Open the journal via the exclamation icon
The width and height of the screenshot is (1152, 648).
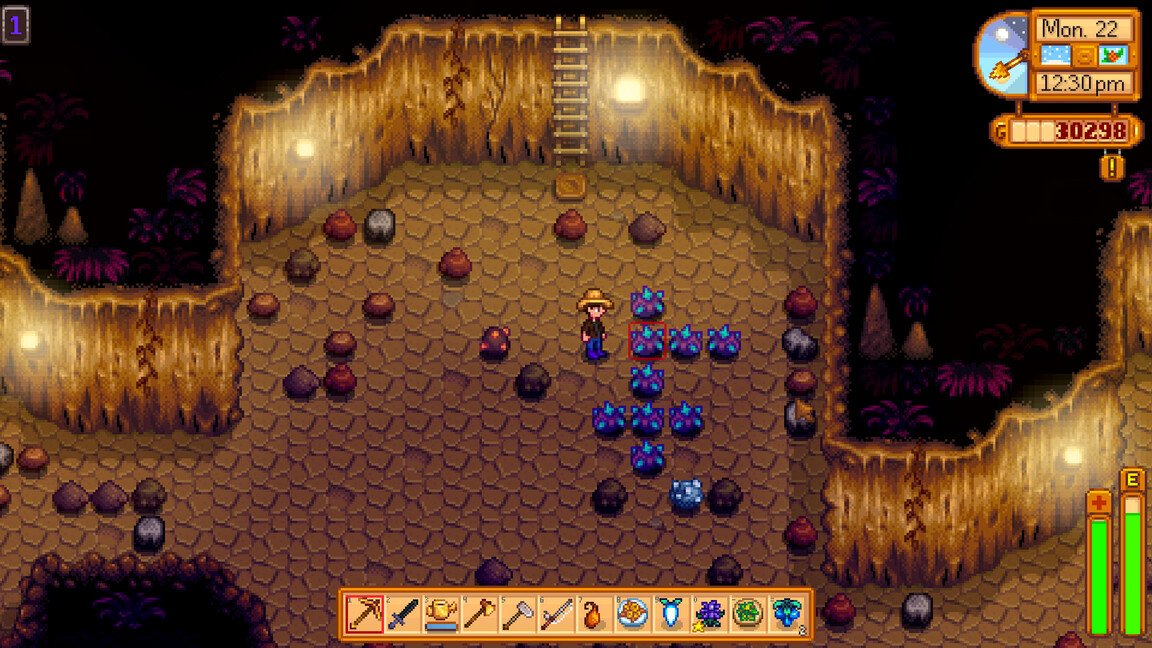point(1112,165)
